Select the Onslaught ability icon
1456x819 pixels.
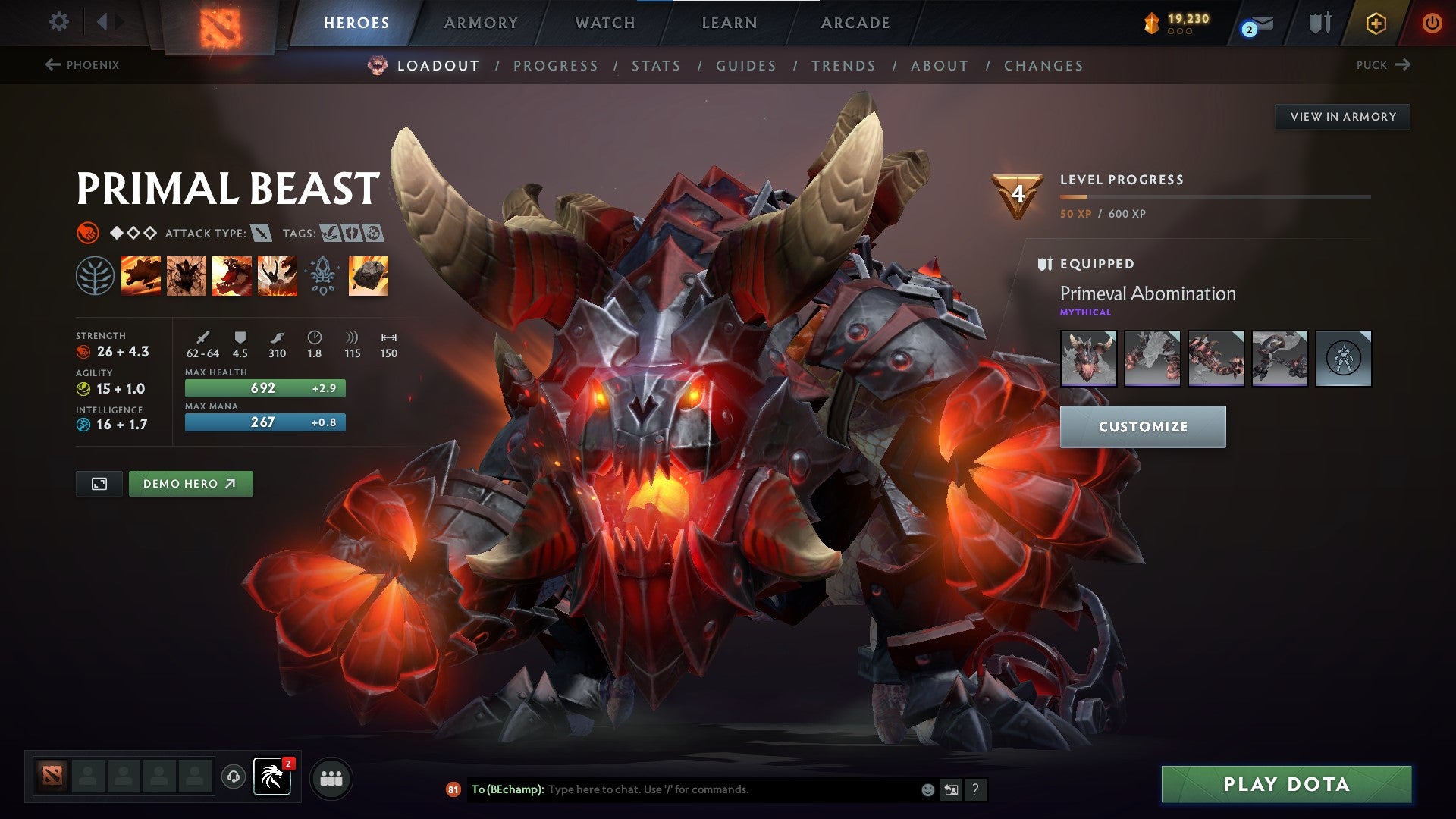141,276
